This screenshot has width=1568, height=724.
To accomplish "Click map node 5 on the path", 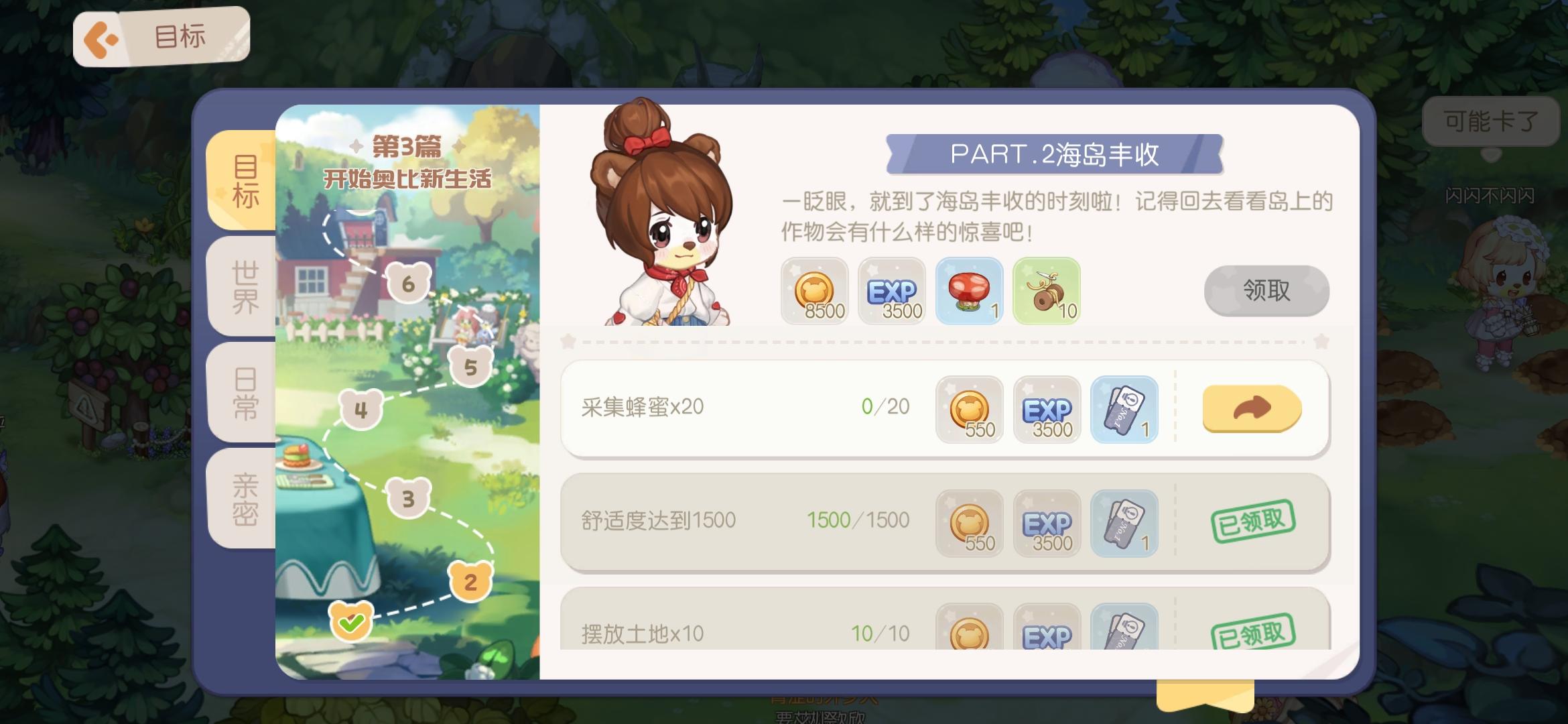I will coord(471,365).
